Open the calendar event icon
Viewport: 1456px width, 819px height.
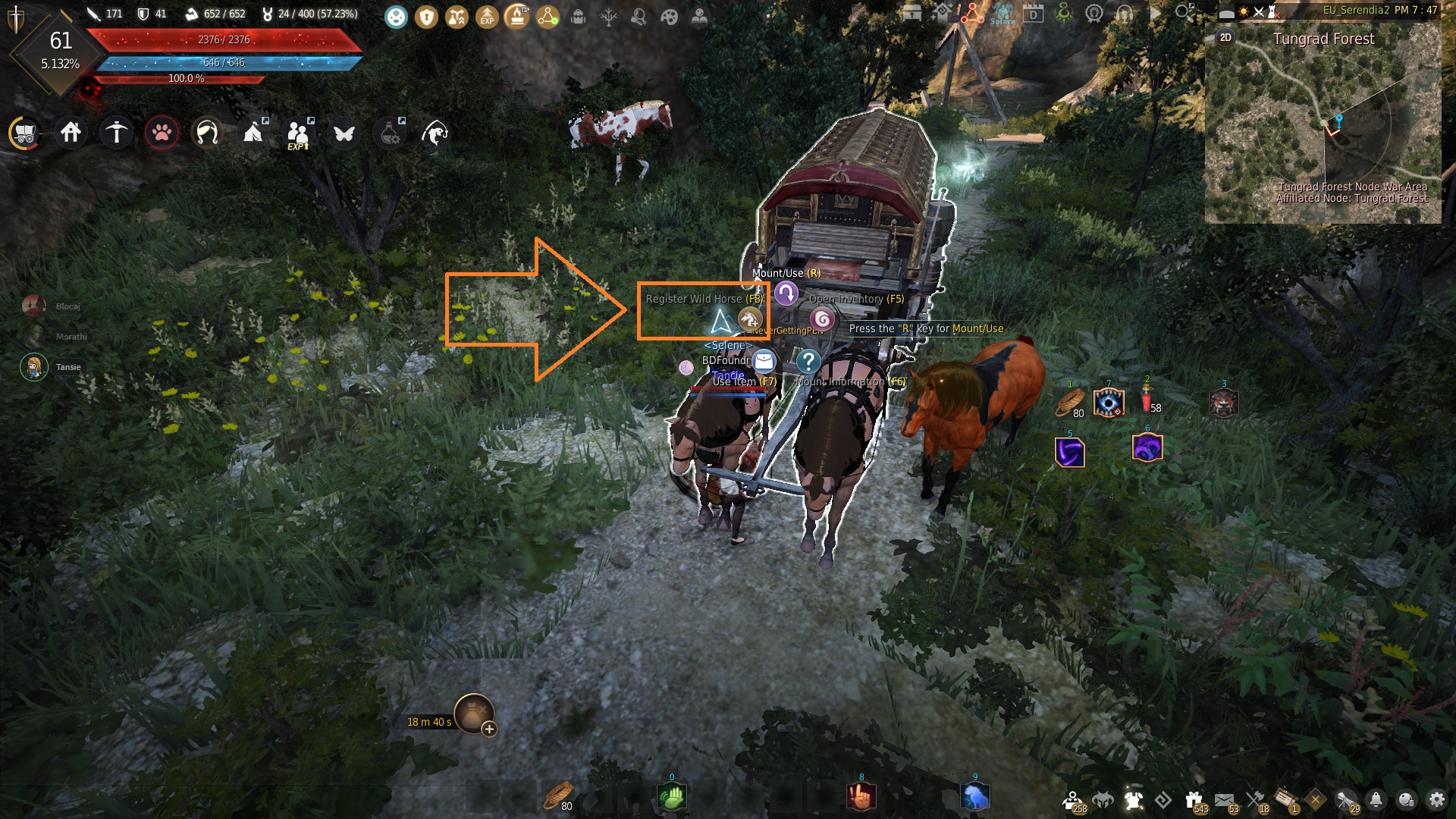click(x=1033, y=14)
